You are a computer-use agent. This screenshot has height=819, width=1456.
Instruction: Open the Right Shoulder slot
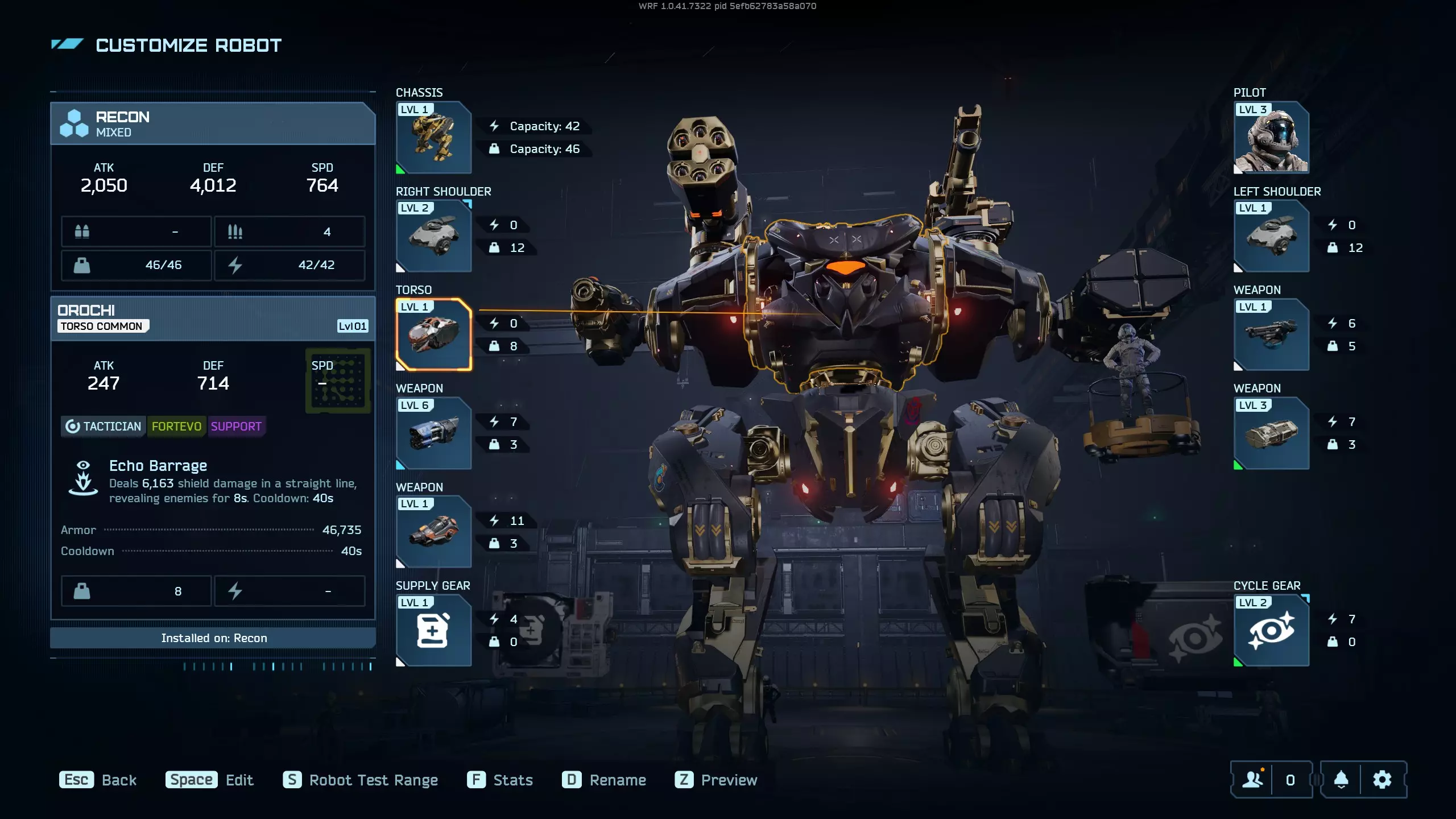click(x=433, y=236)
